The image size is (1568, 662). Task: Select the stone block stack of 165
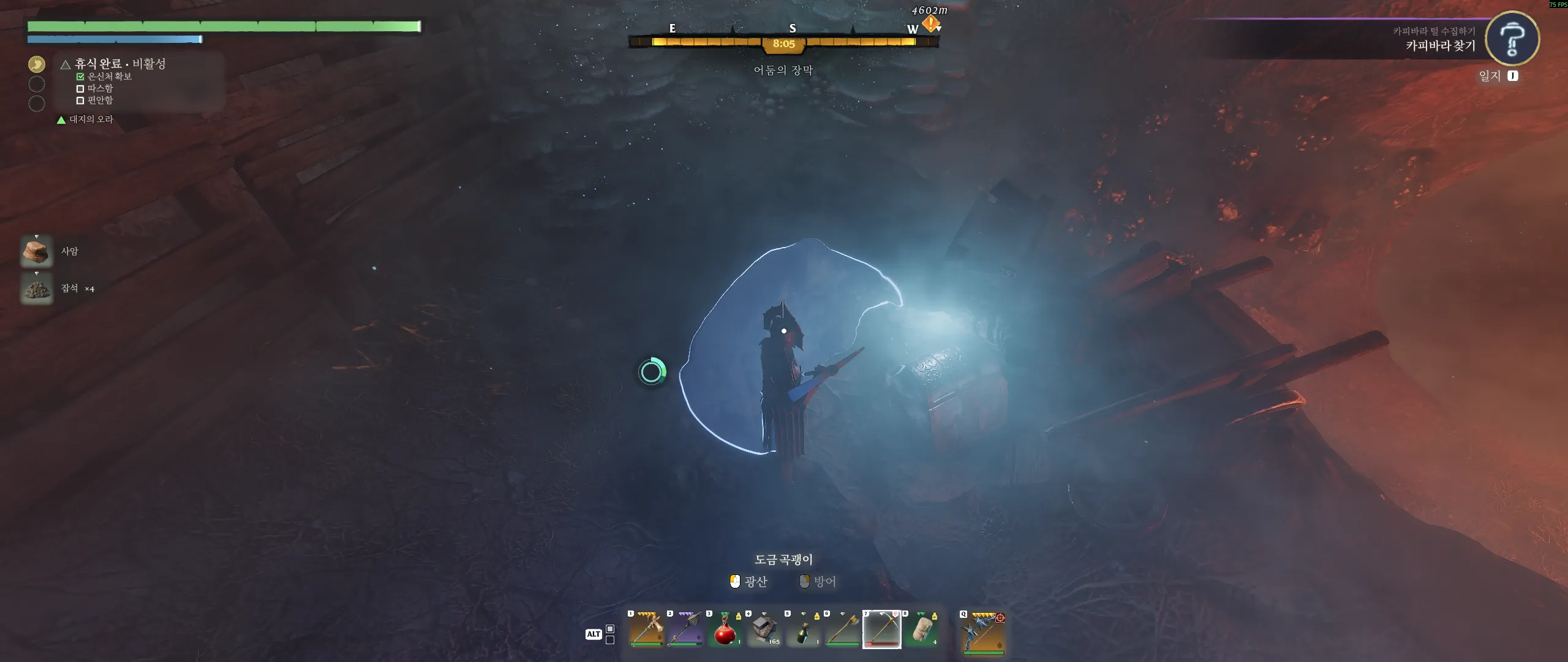click(764, 630)
